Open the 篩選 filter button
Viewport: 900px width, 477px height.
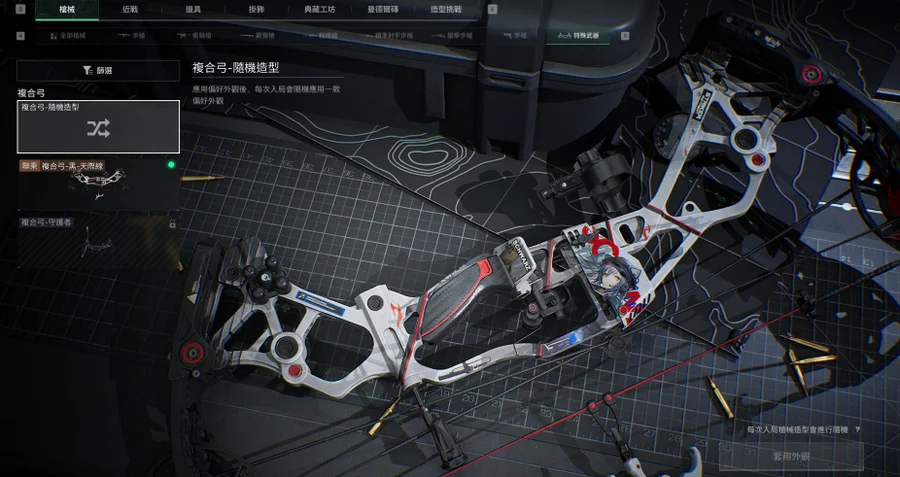[98, 70]
